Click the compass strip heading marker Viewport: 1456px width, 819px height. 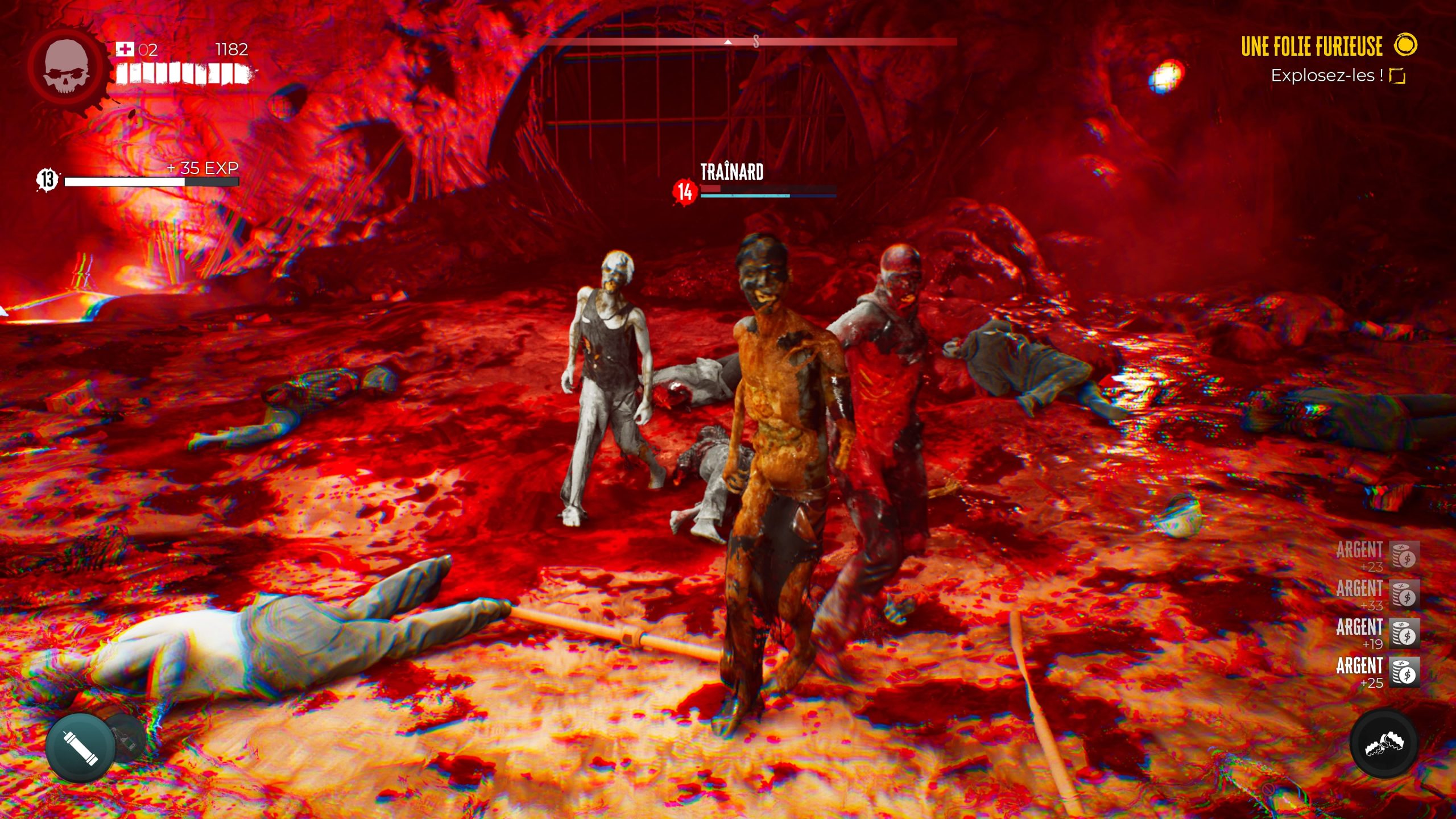tap(728, 42)
